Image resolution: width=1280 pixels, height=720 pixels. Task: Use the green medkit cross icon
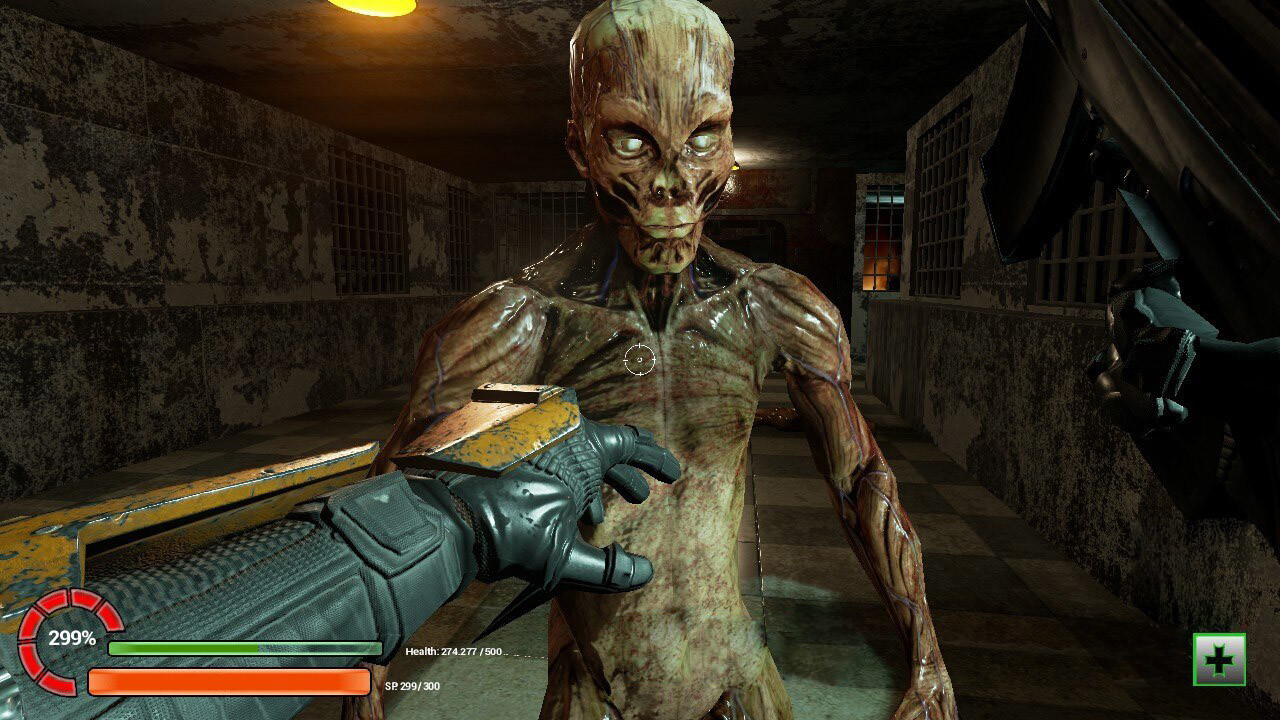(x=1219, y=660)
